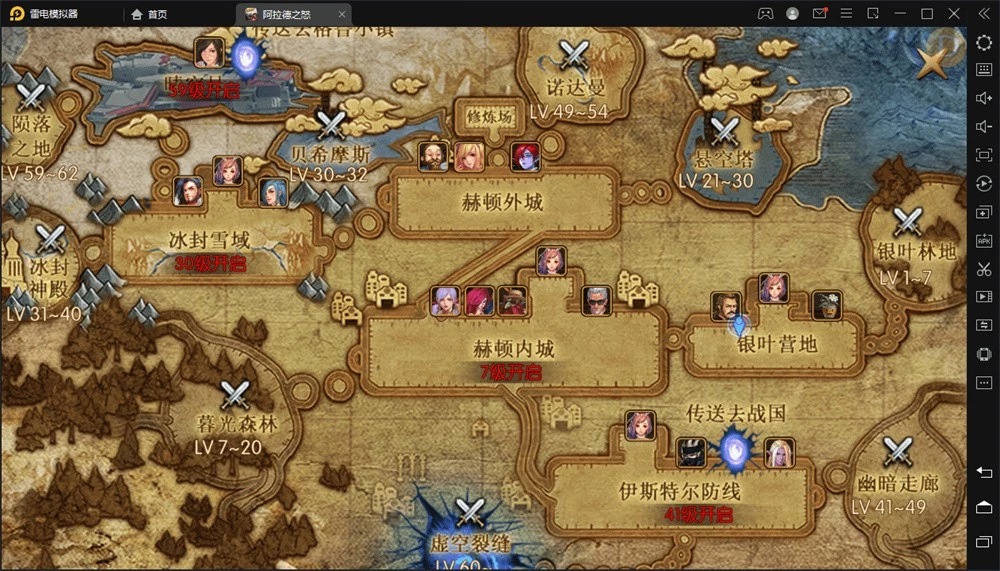The height and width of the screenshot is (571, 1000).
Task: Select the 诺达曼 LV 49~54 dungeon marker
Action: pyautogui.click(x=575, y=55)
